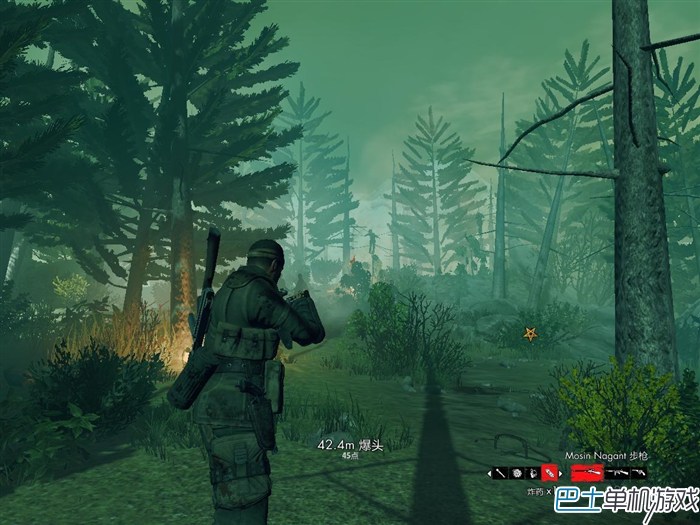Screen dimensions: 700x525
Task: Select the highlighted red dynamite item
Action: 549,473
